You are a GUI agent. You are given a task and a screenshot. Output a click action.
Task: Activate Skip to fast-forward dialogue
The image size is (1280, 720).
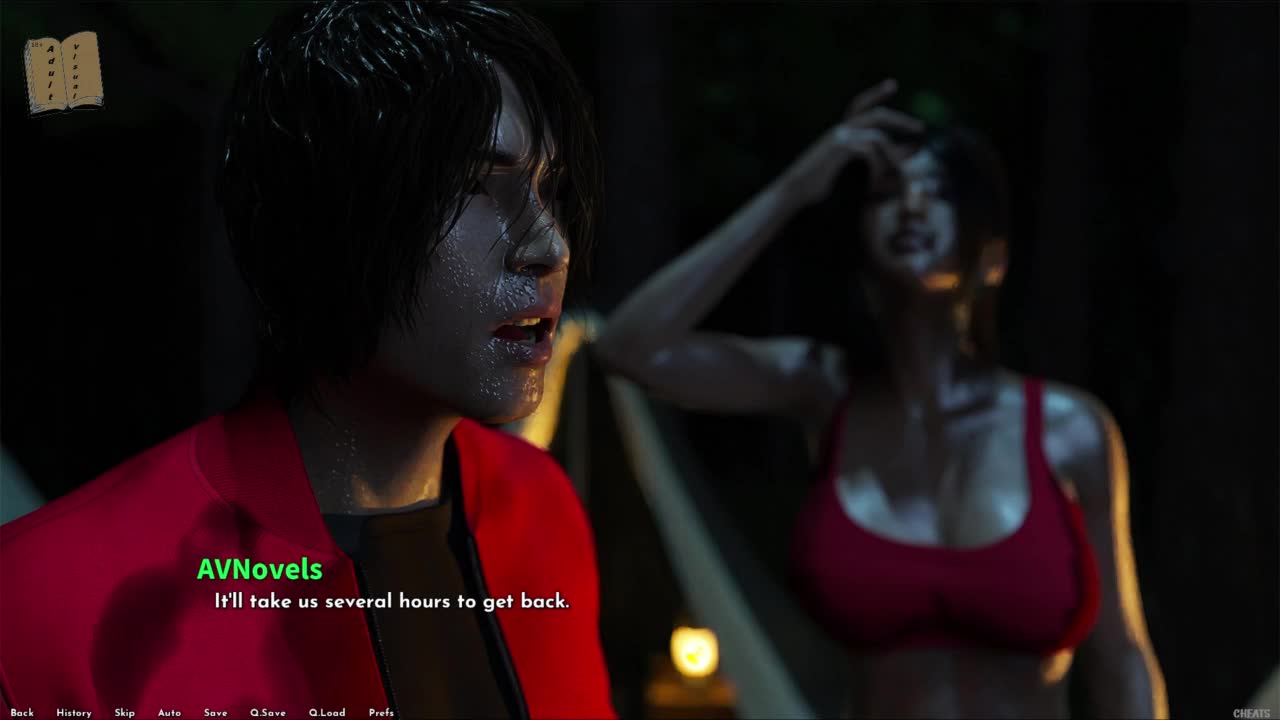tap(125, 713)
